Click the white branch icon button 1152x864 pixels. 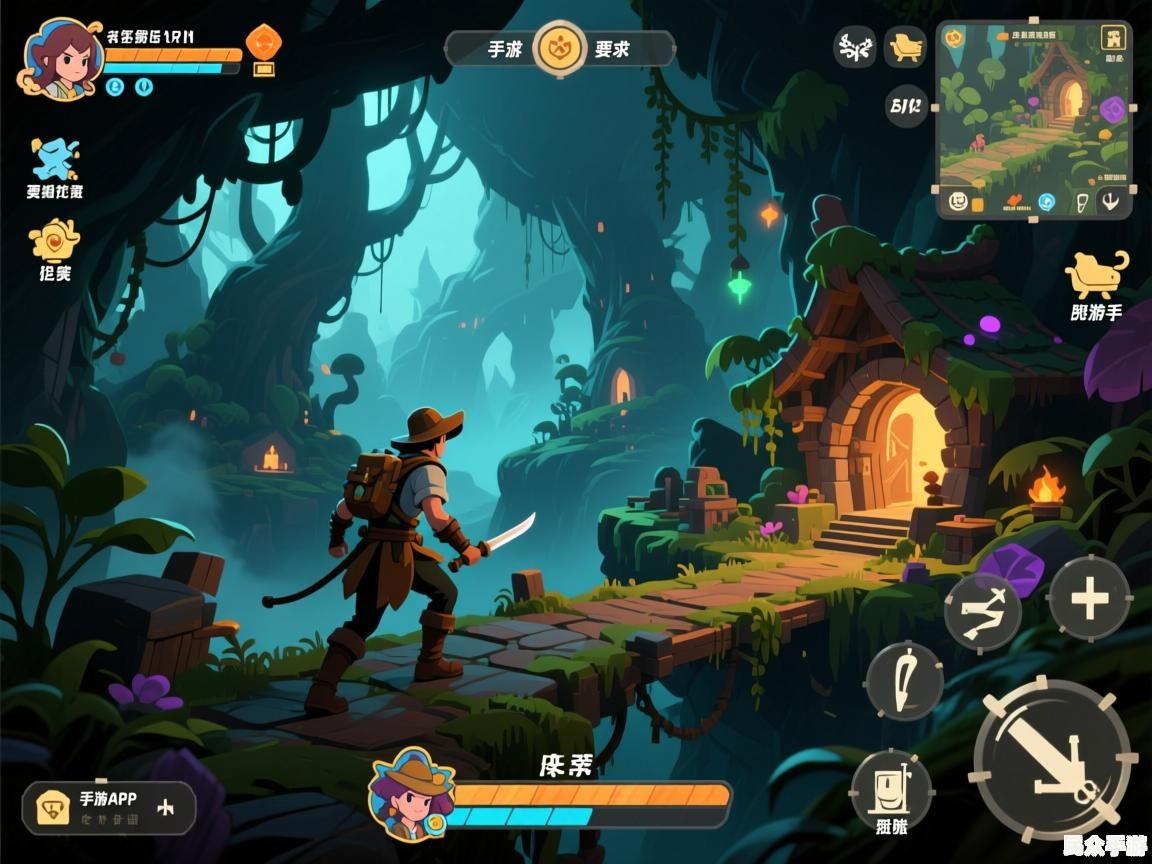(x=855, y=47)
